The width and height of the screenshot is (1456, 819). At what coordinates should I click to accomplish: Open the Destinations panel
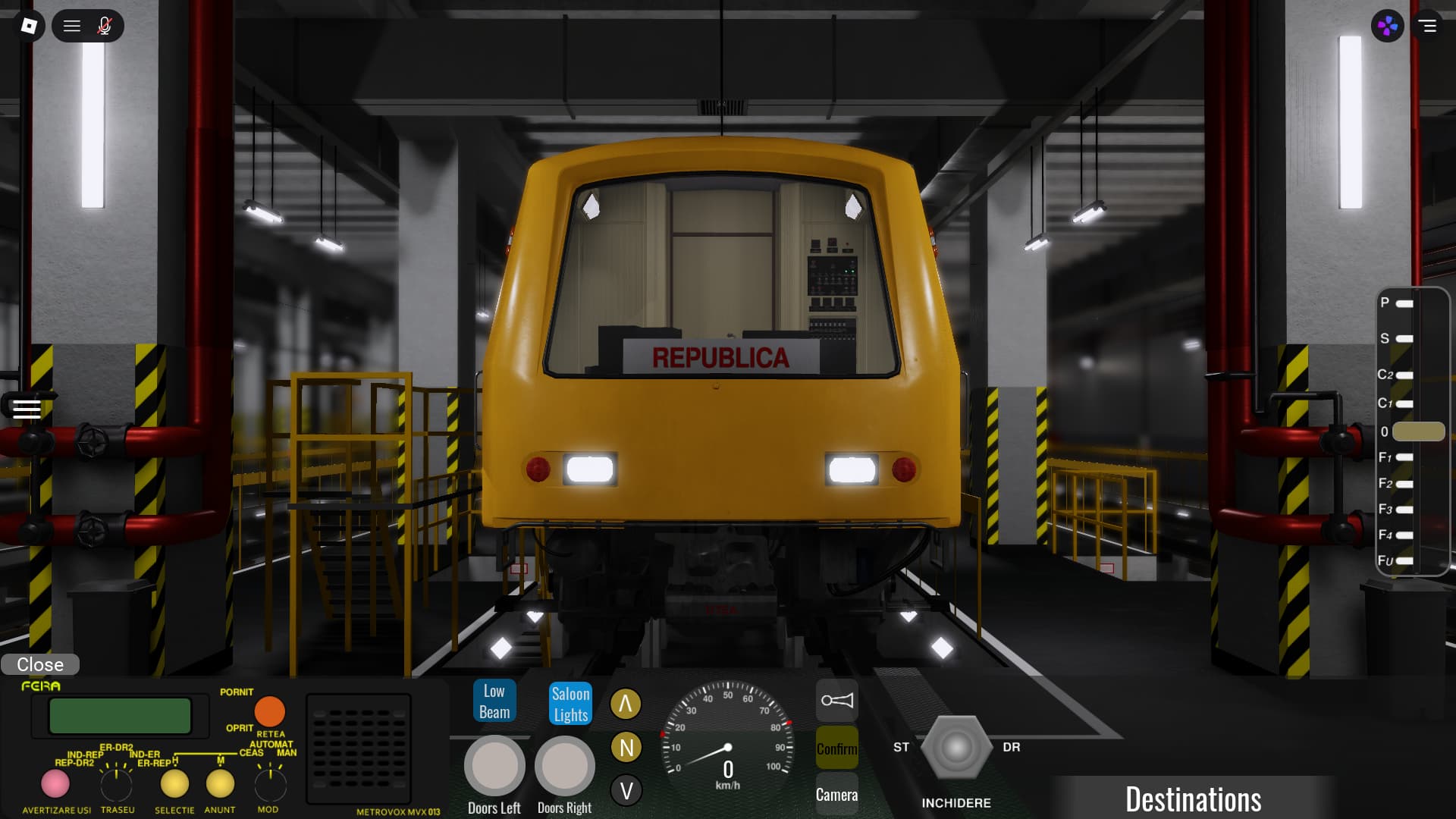pyautogui.click(x=1193, y=799)
